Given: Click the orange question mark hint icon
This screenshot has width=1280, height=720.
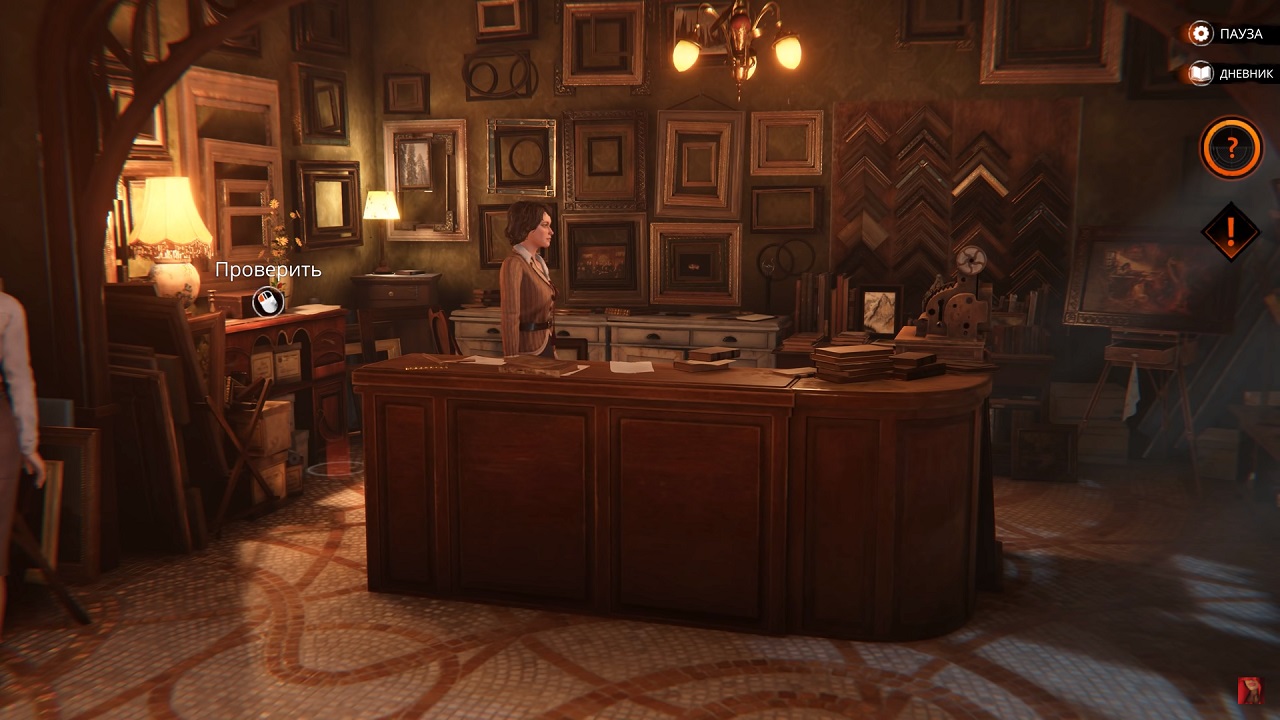Looking at the screenshot, I should tap(1228, 146).
